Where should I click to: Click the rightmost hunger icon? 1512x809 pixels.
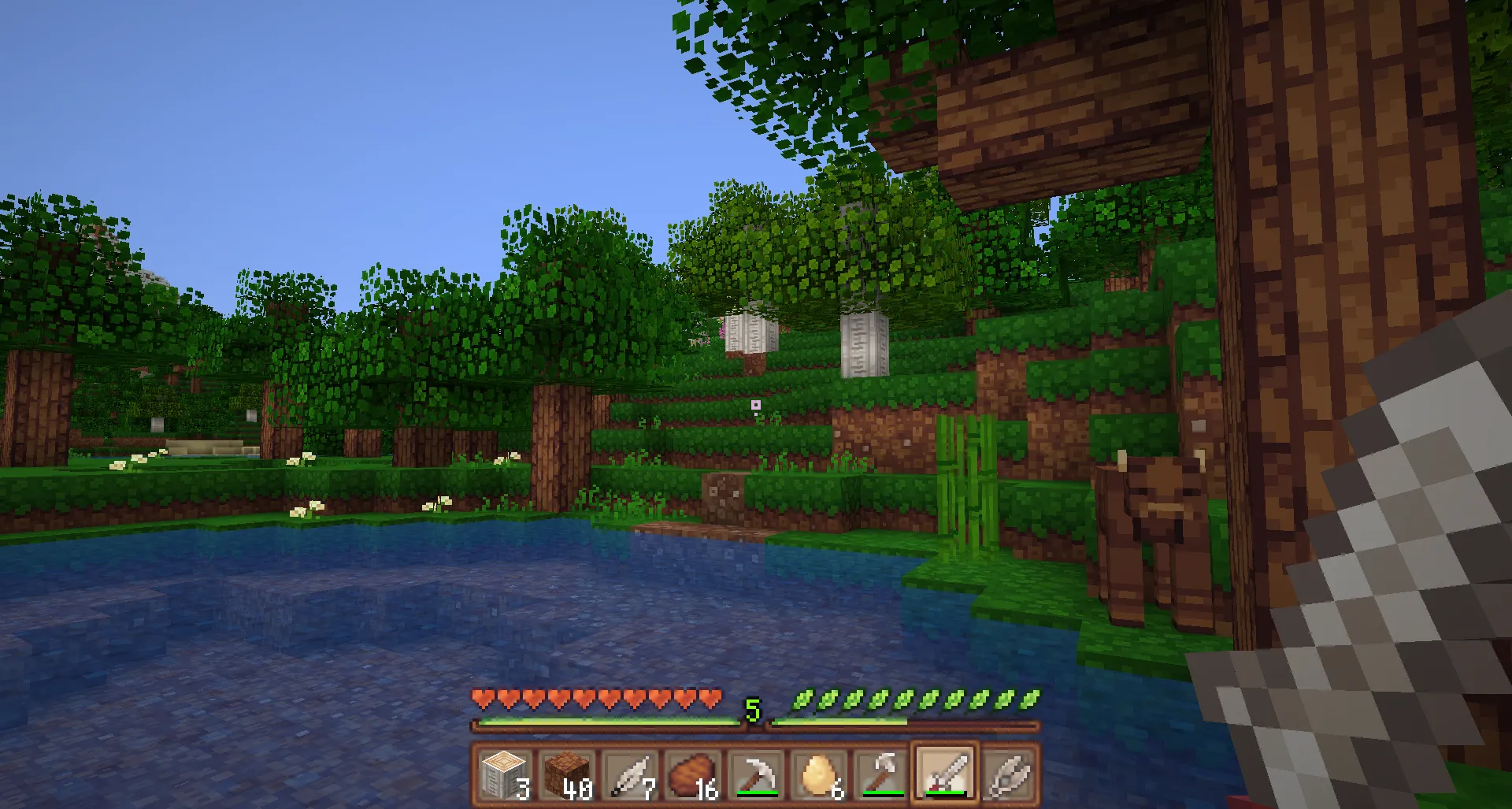coord(1032,697)
